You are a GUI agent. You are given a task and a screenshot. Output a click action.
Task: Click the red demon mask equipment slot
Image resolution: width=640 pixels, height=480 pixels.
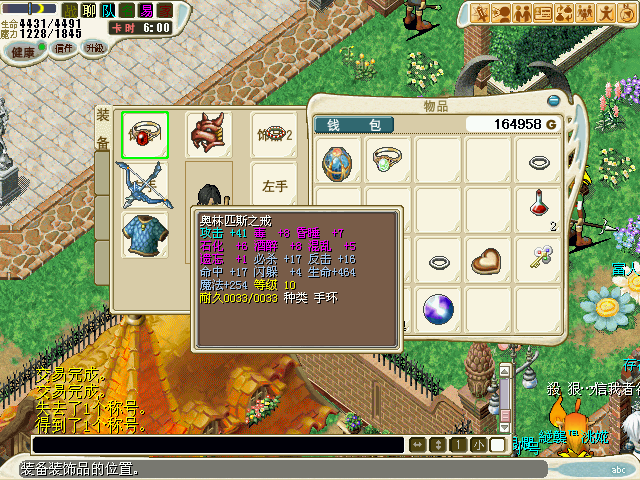(x=209, y=134)
